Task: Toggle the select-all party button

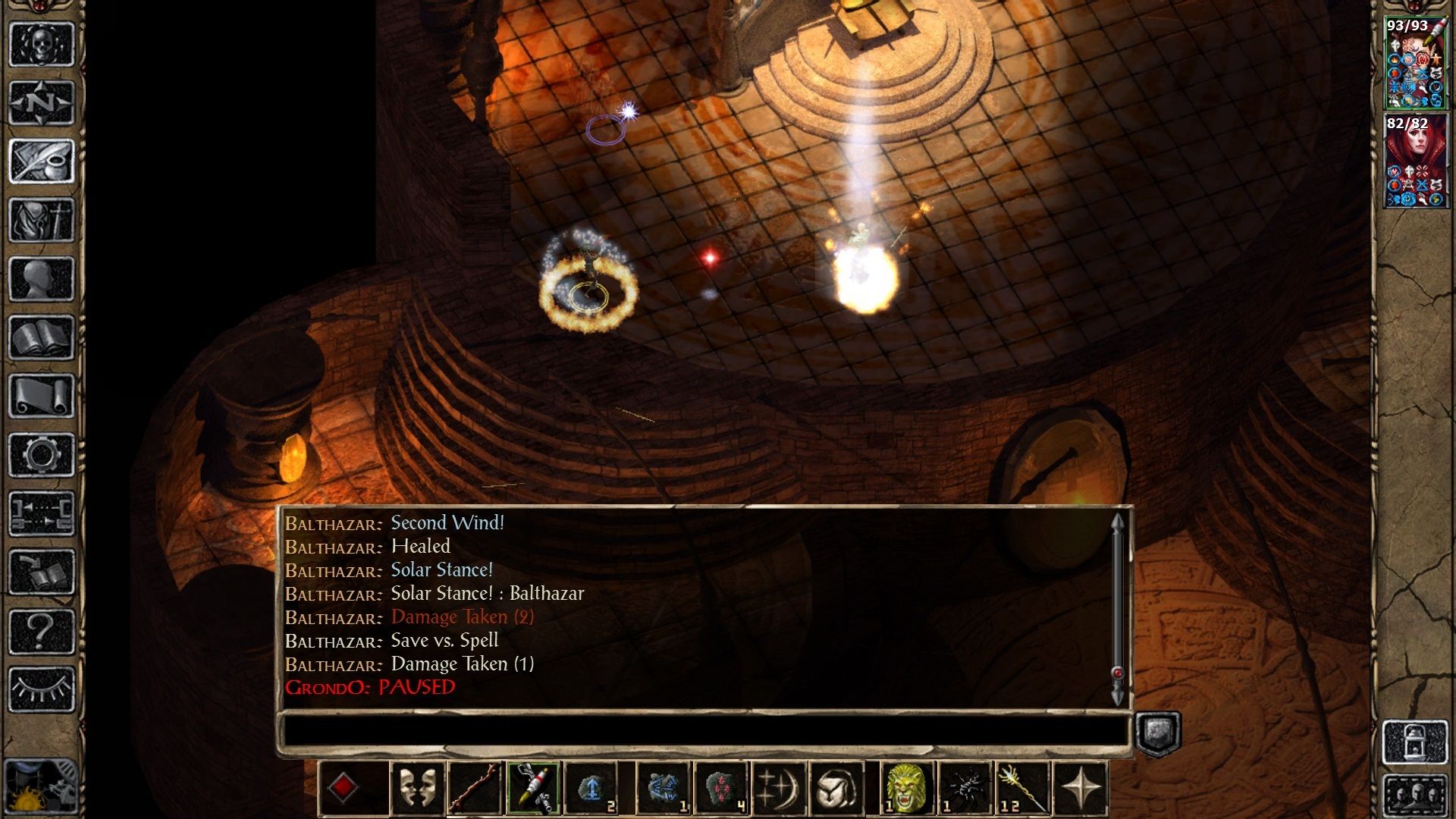Action: [x=1415, y=796]
